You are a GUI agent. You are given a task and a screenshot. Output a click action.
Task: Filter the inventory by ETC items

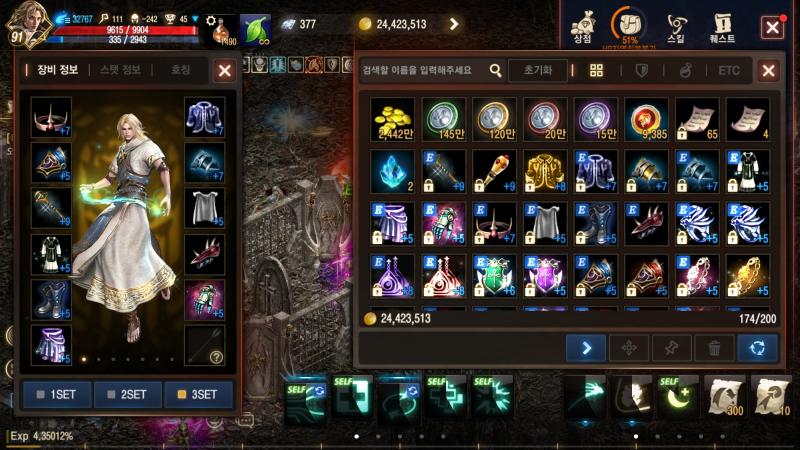pyautogui.click(x=729, y=70)
